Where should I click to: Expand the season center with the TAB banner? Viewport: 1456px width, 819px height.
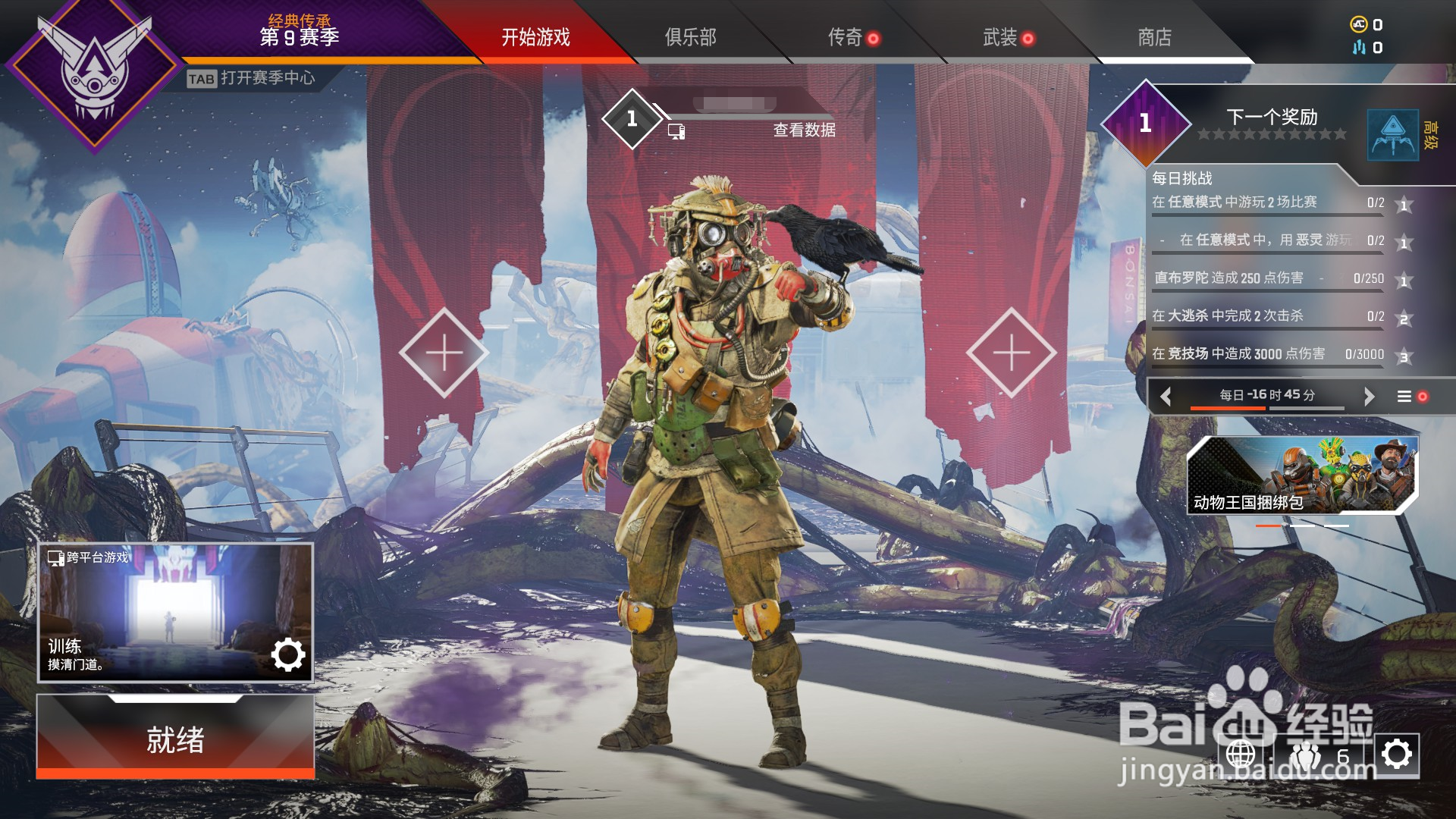pos(254,76)
